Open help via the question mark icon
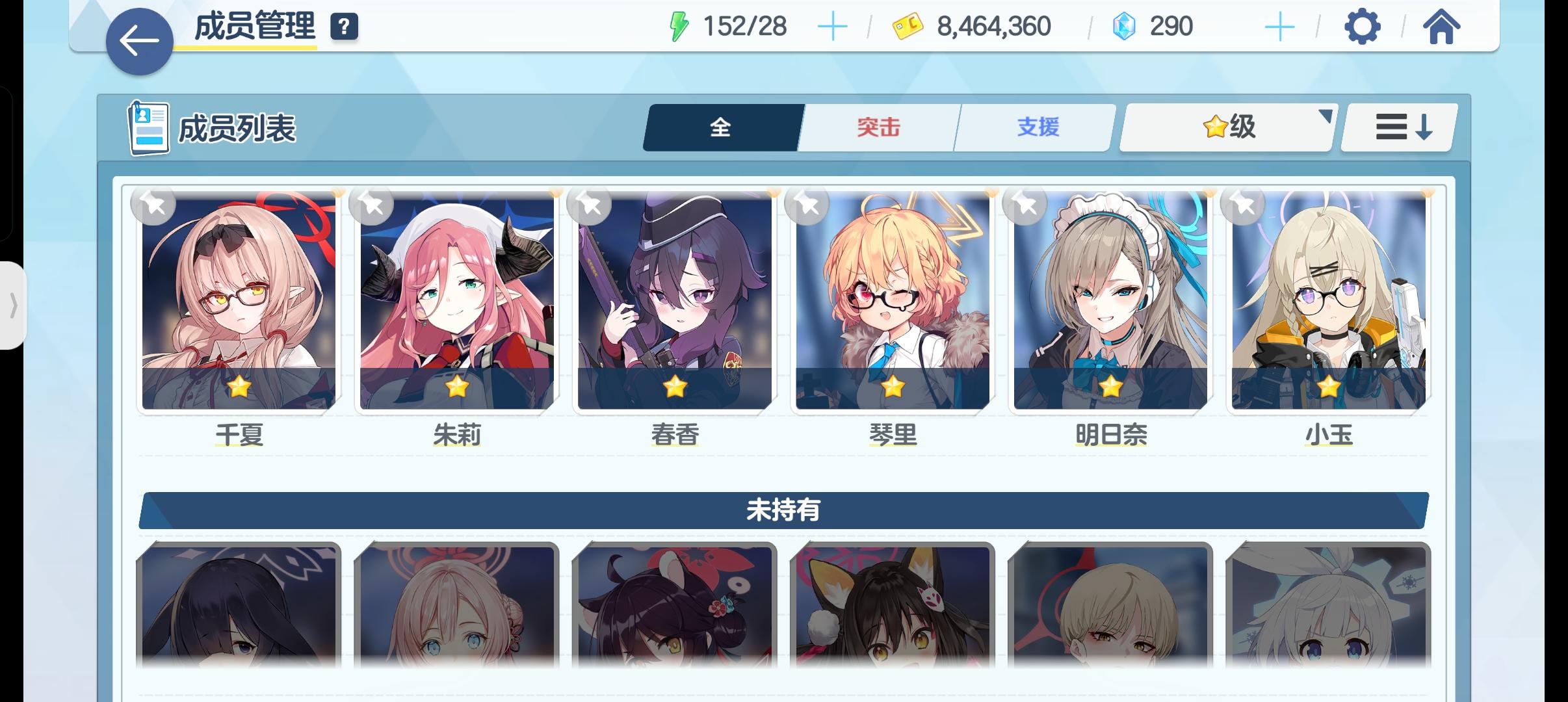Image resolution: width=1568 pixels, height=702 pixels. (345, 27)
